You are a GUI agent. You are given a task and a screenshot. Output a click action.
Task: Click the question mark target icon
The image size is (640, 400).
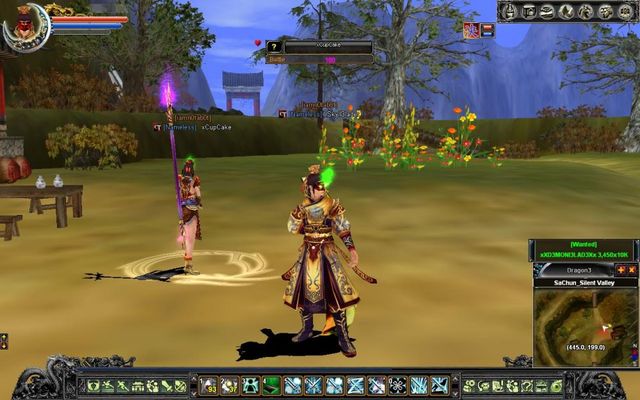point(273,46)
